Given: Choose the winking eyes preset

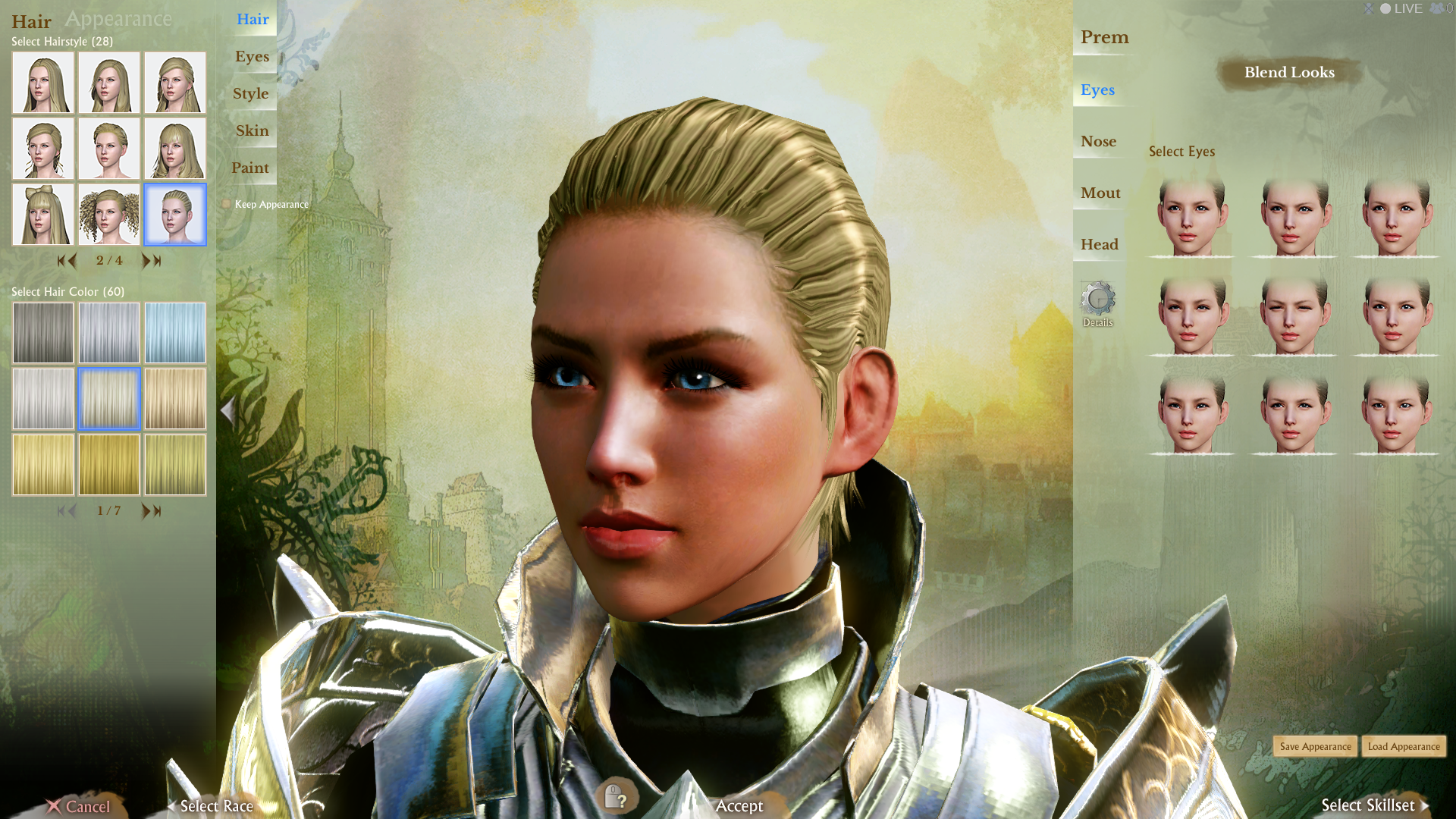Looking at the screenshot, I should 1294,314.
